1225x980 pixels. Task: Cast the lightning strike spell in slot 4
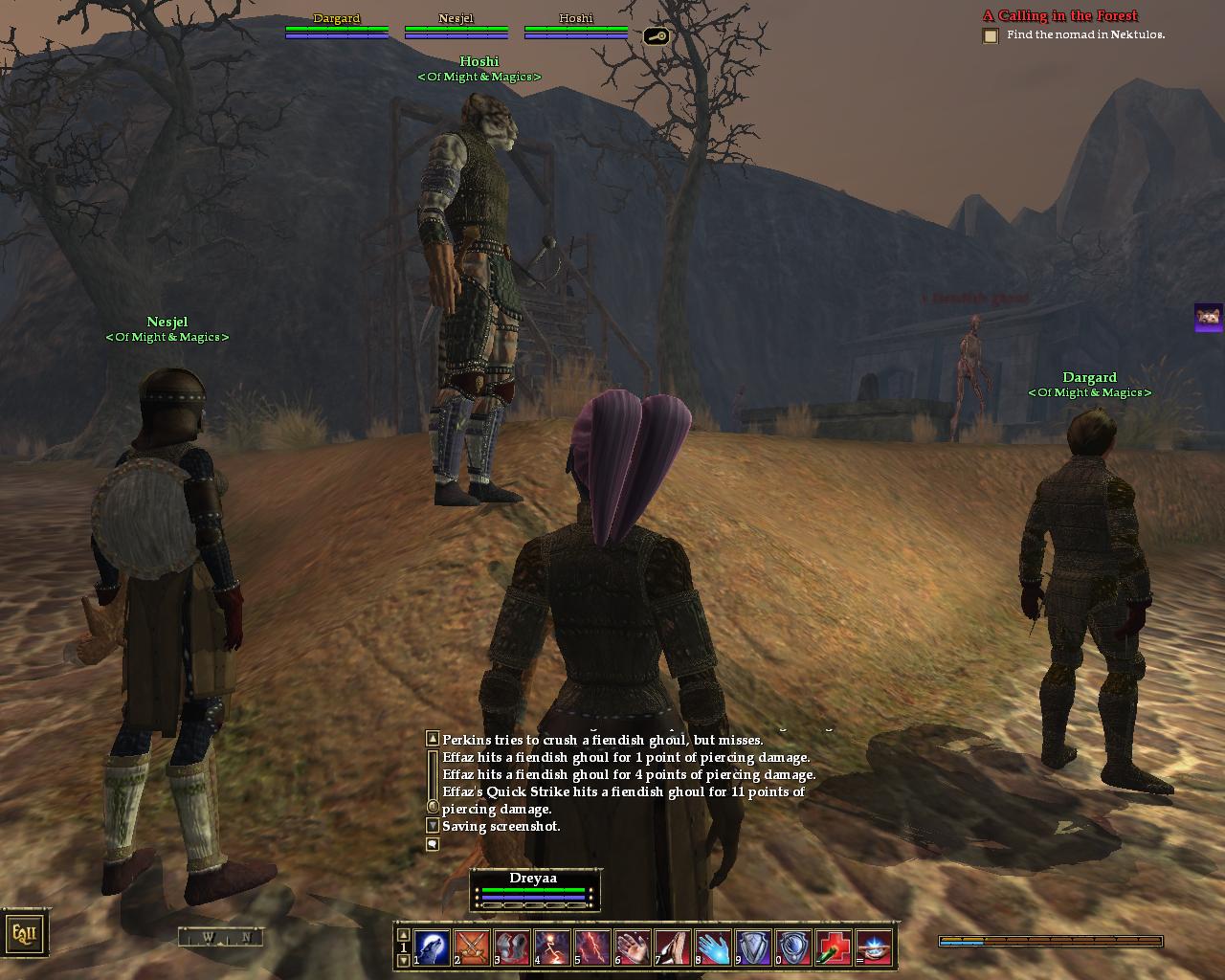(552, 947)
